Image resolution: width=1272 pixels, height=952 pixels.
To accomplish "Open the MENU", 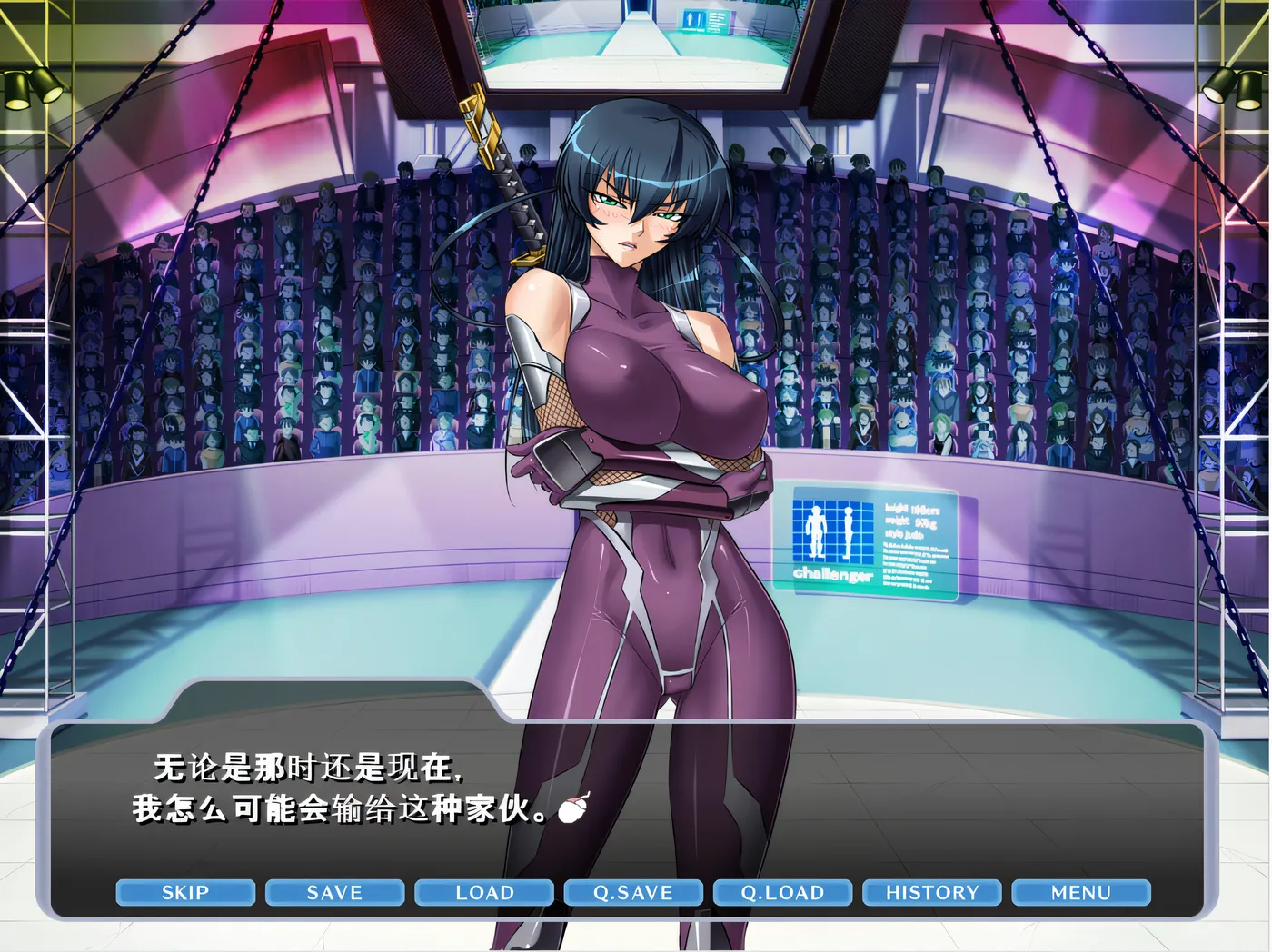I will 1080,892.
